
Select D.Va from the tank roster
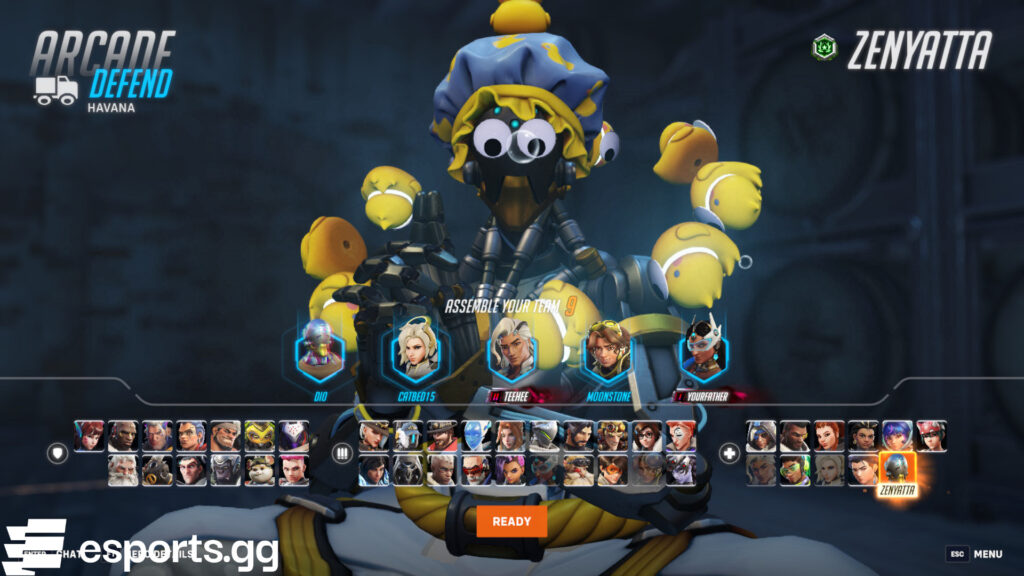(89, 435)
